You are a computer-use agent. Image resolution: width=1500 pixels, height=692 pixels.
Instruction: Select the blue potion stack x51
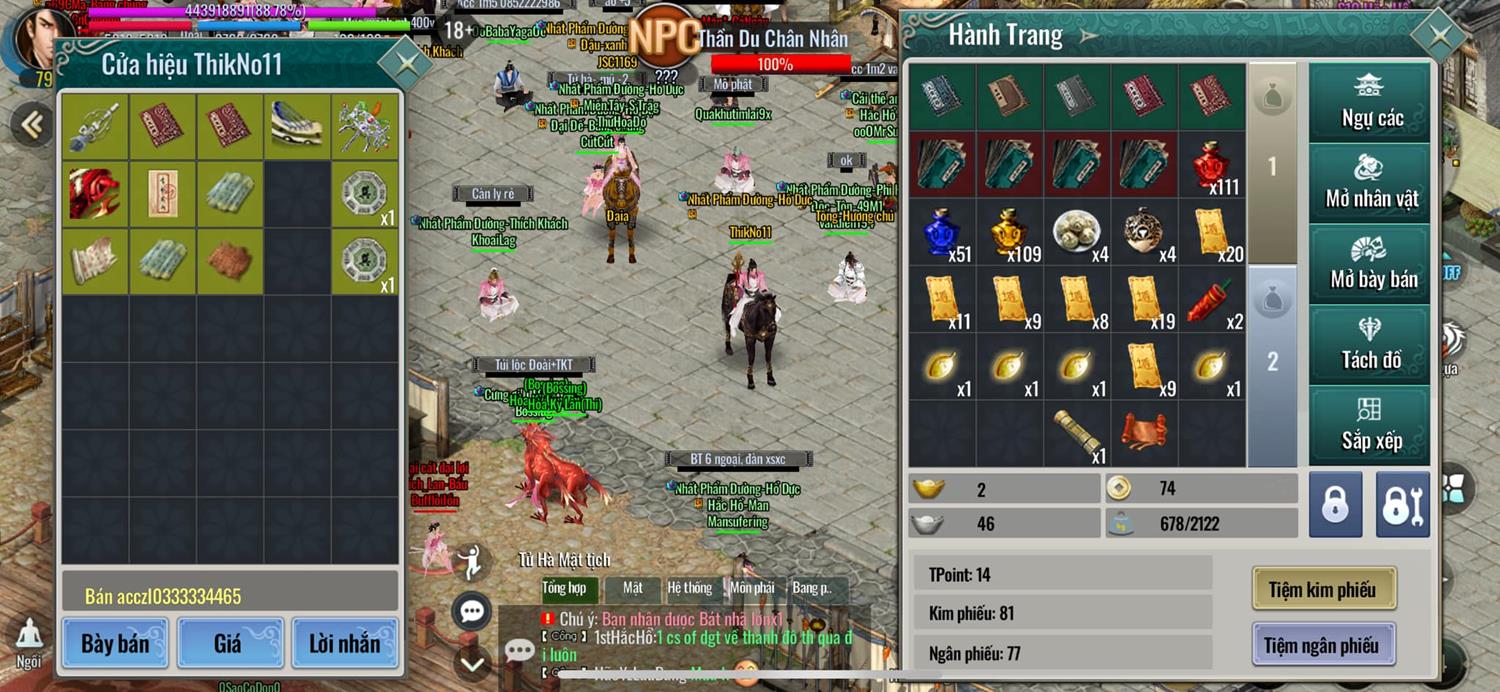[943, 232]
